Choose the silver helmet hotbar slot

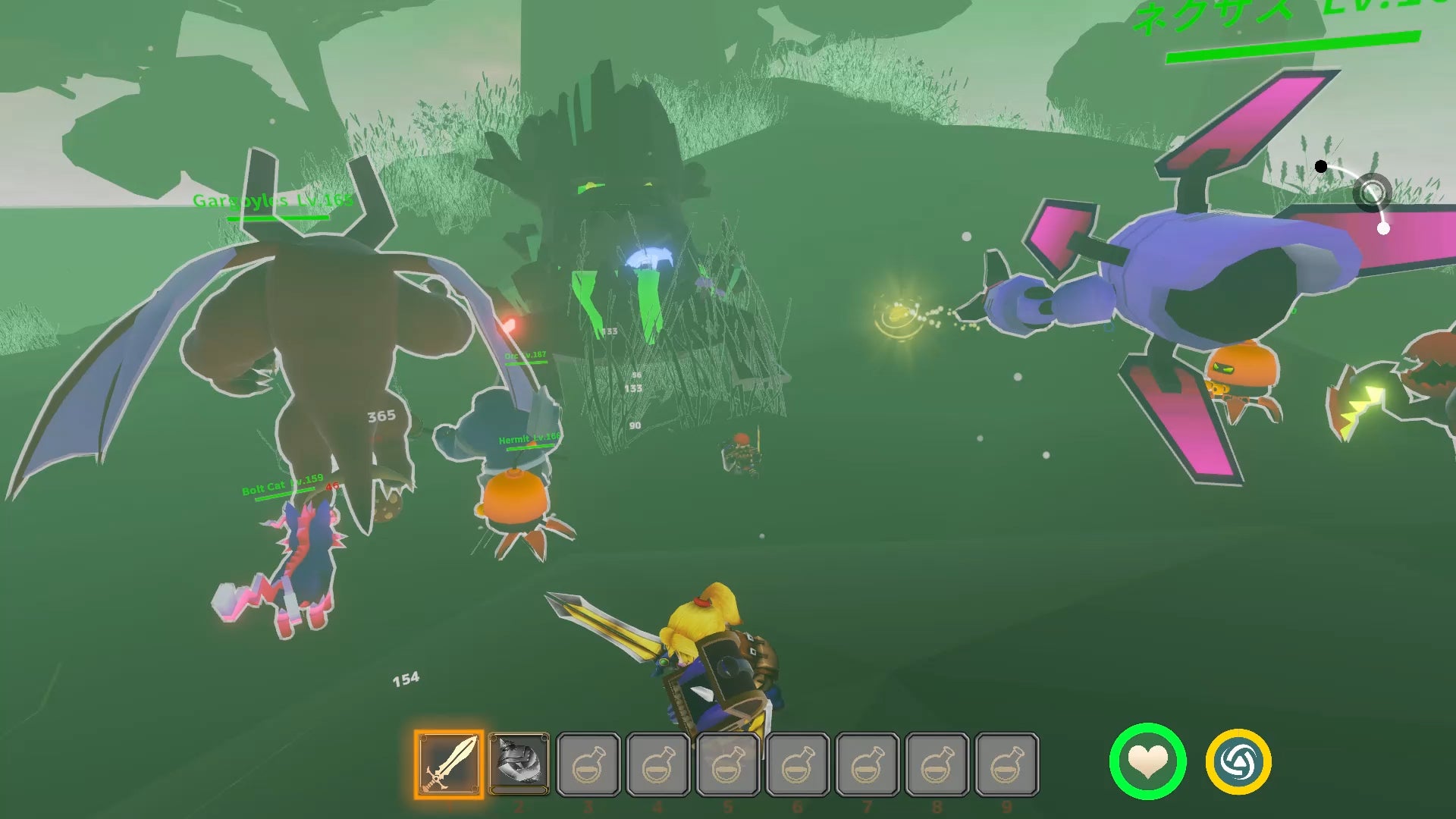[519, 762]
